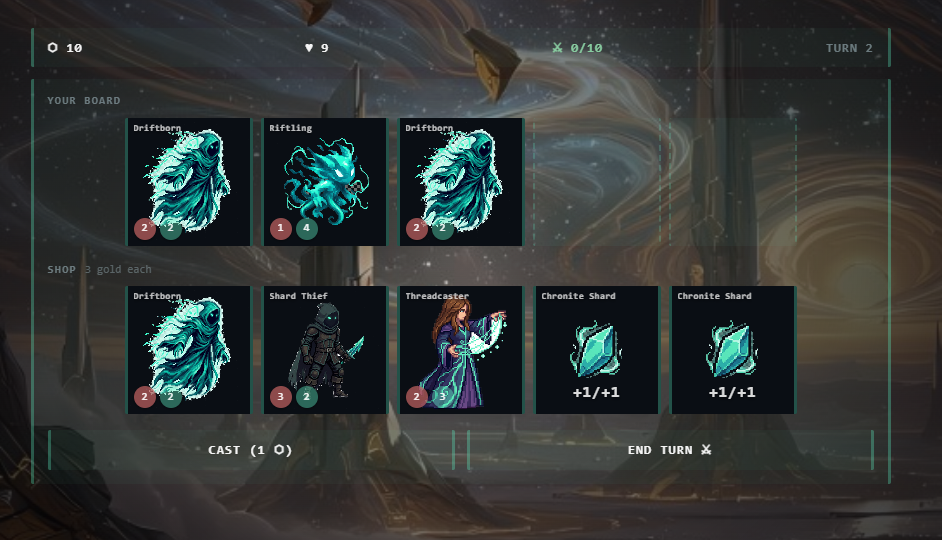The width and height of the screenshot is (942, 540).
Task: Select the Riftling on your board
Action: pyautogui.click(x=325, y=181)
